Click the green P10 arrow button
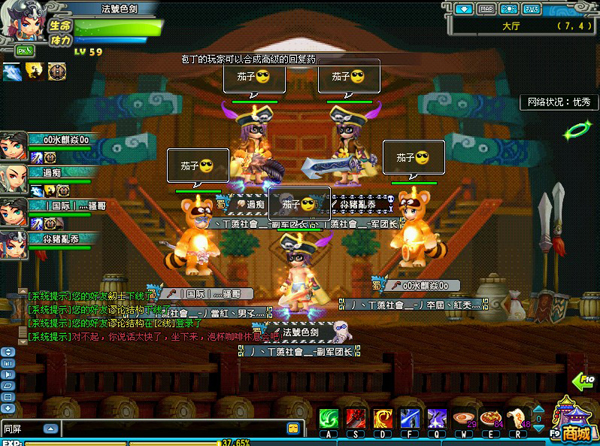Screen dimensions: 600x446 tap(584, 381)
